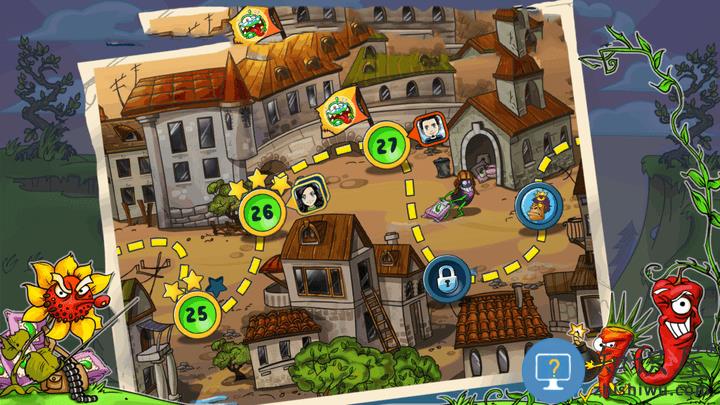
Task: Tap the green monster flag above level 27
Action: click(338, 111)
